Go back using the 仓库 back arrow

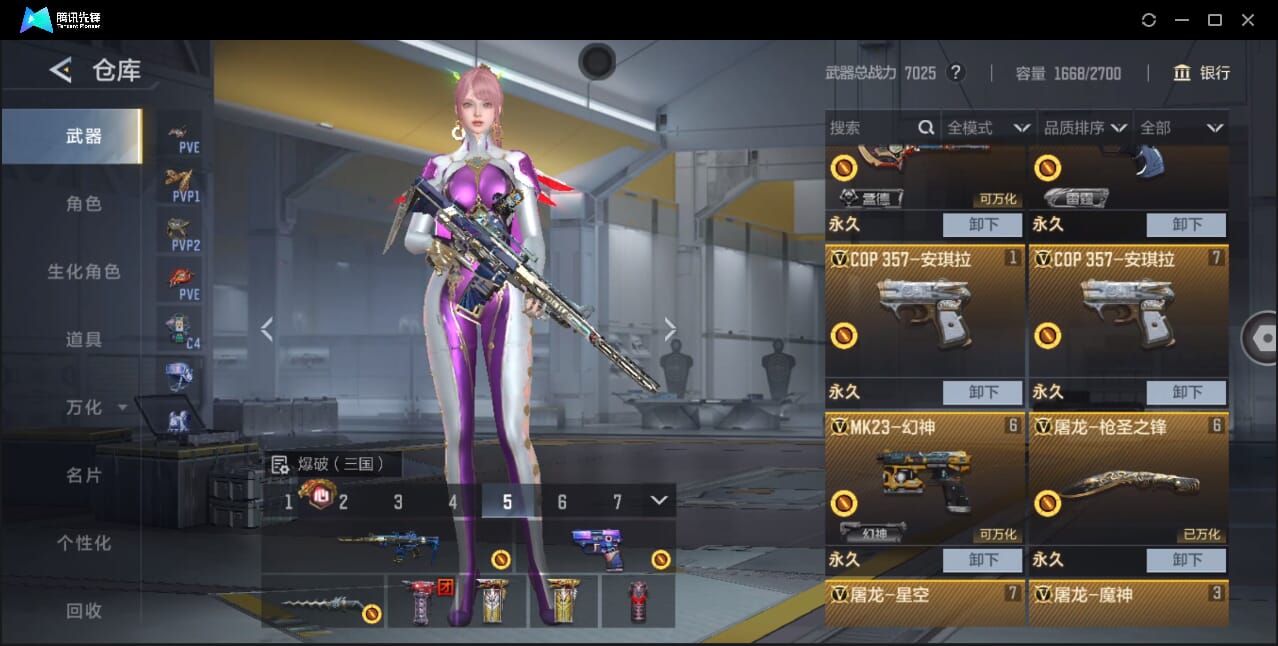click(61, 70)
